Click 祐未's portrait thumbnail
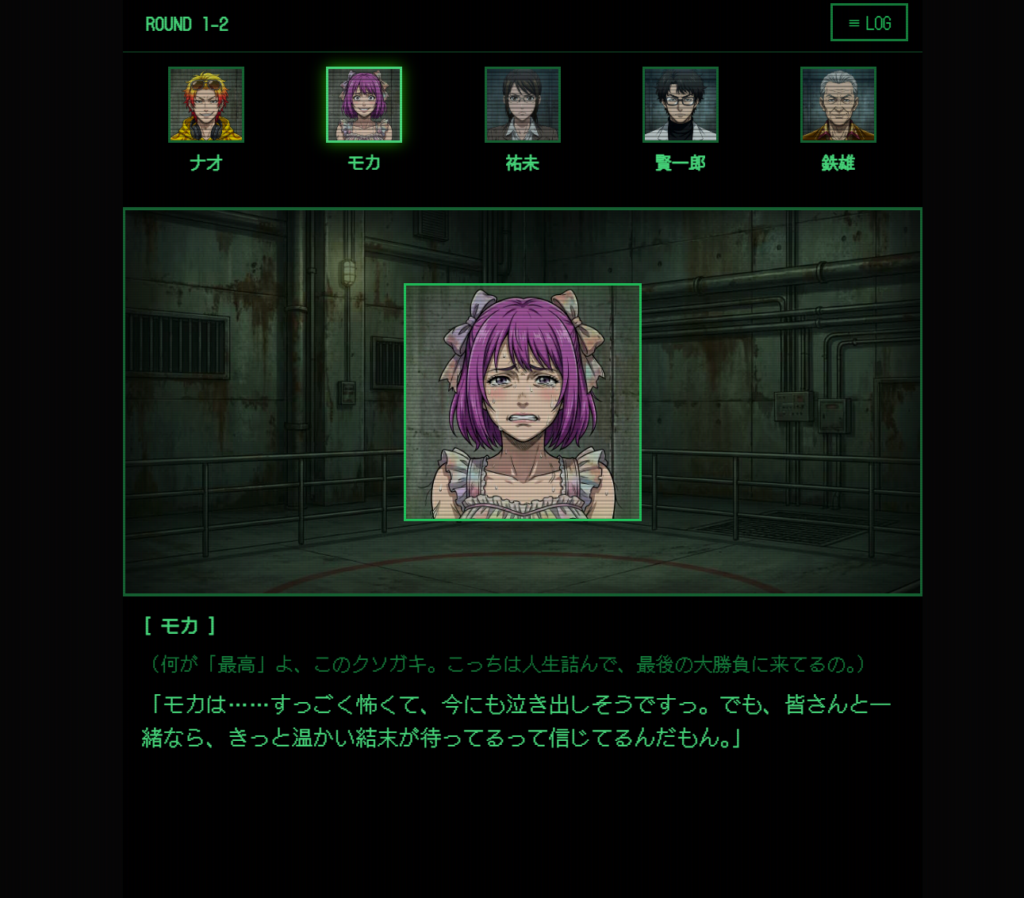Image resolution: width=1024 pixels, height=898 pixels. pos(522,105)
